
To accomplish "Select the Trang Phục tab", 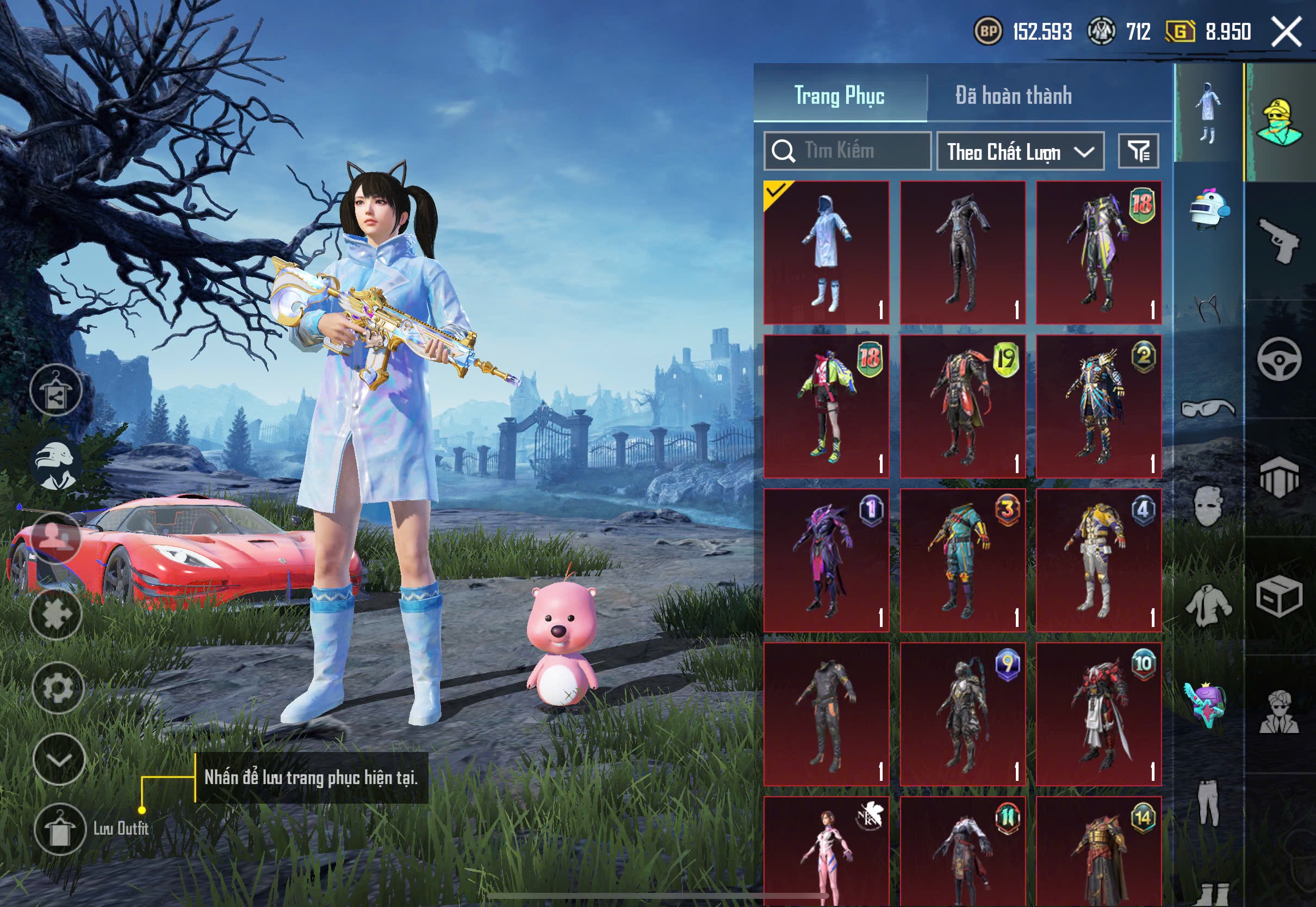I will [x=839, y=96].
